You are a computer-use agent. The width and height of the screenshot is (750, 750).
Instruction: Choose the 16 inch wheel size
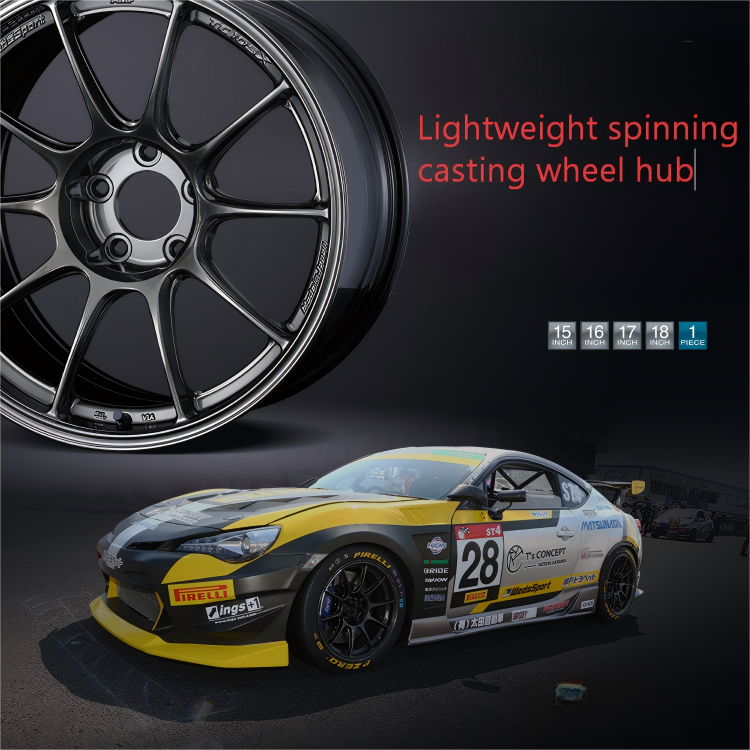(594, 335)
